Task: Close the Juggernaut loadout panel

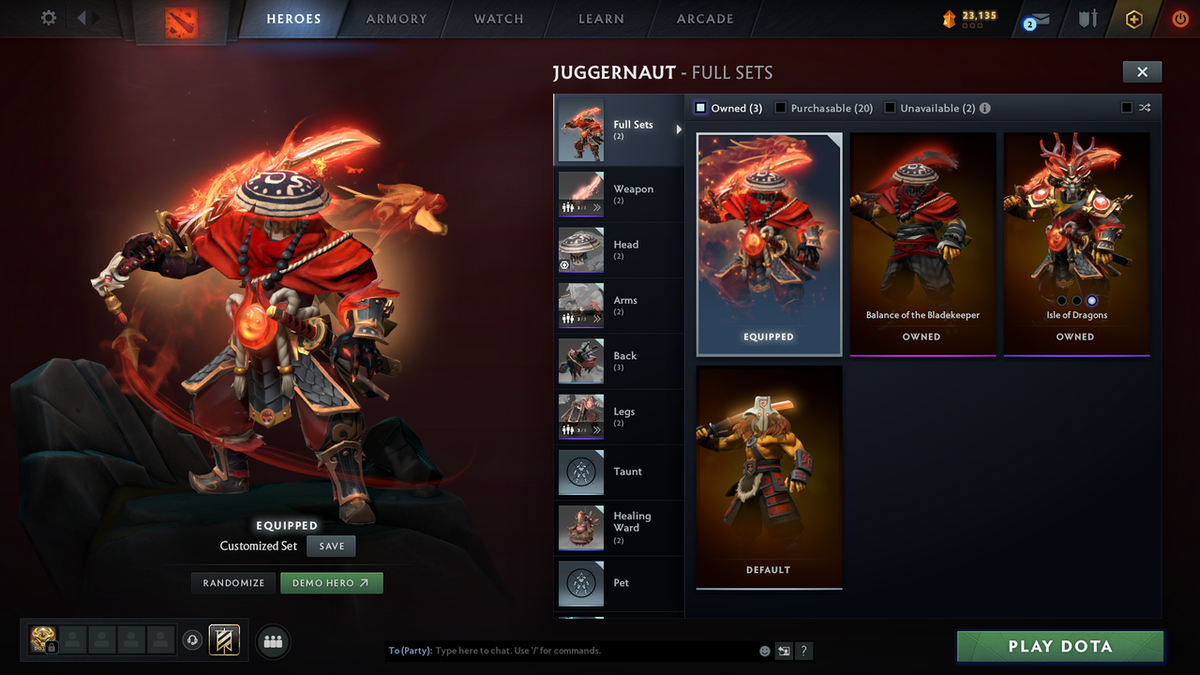Action: (x=1142, y=71)
